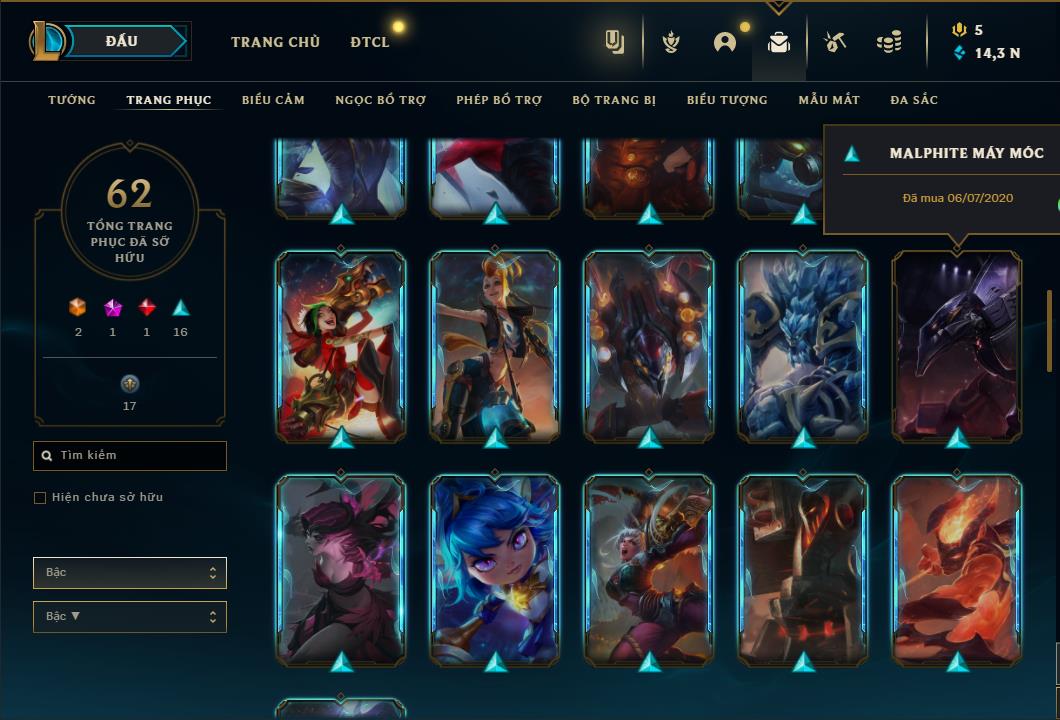Go to TRANG CHỦ home page

click(x=275, y=42)
